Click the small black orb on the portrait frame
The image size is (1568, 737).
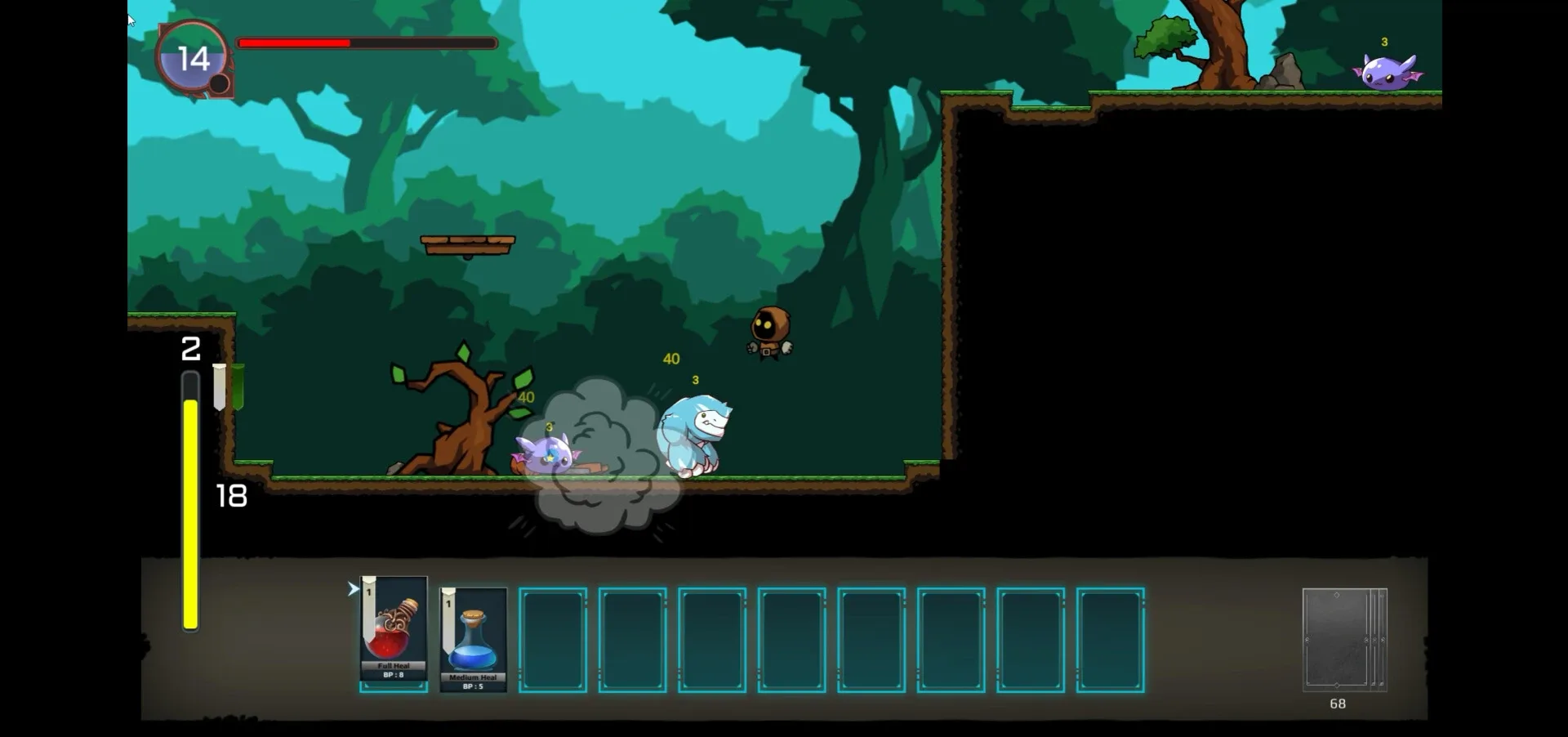(x=218, y=82)
